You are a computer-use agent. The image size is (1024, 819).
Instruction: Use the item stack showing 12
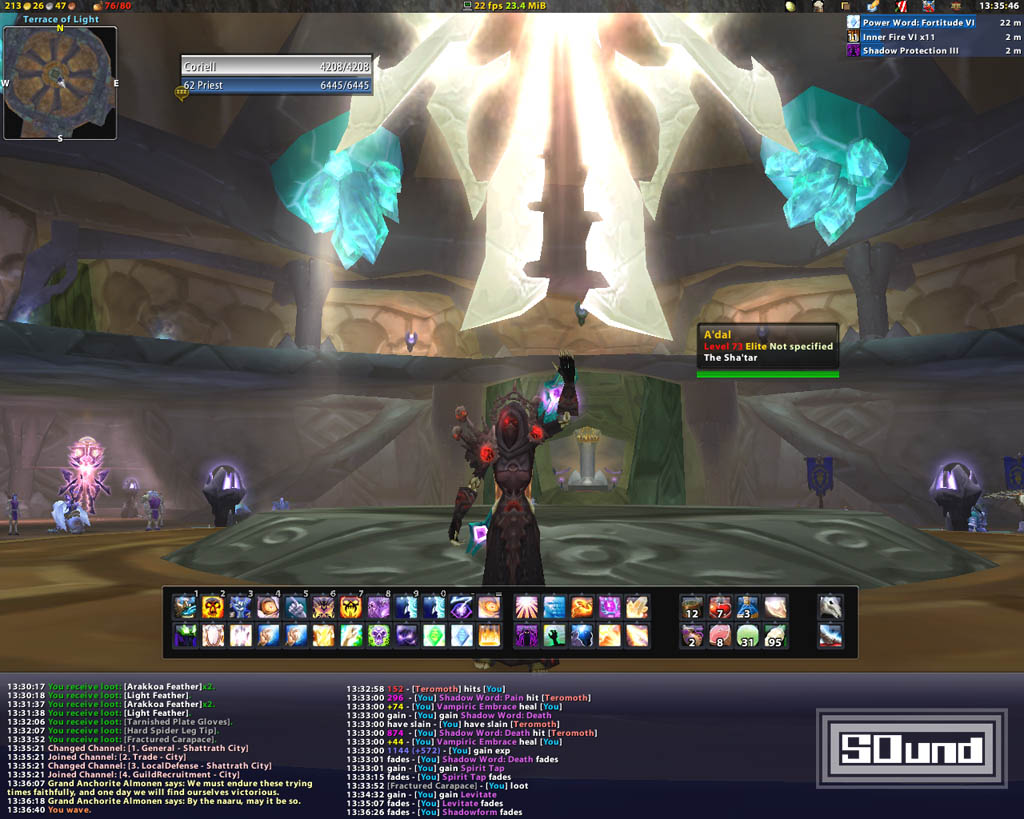pyautogui.click(x=692, y=607)
